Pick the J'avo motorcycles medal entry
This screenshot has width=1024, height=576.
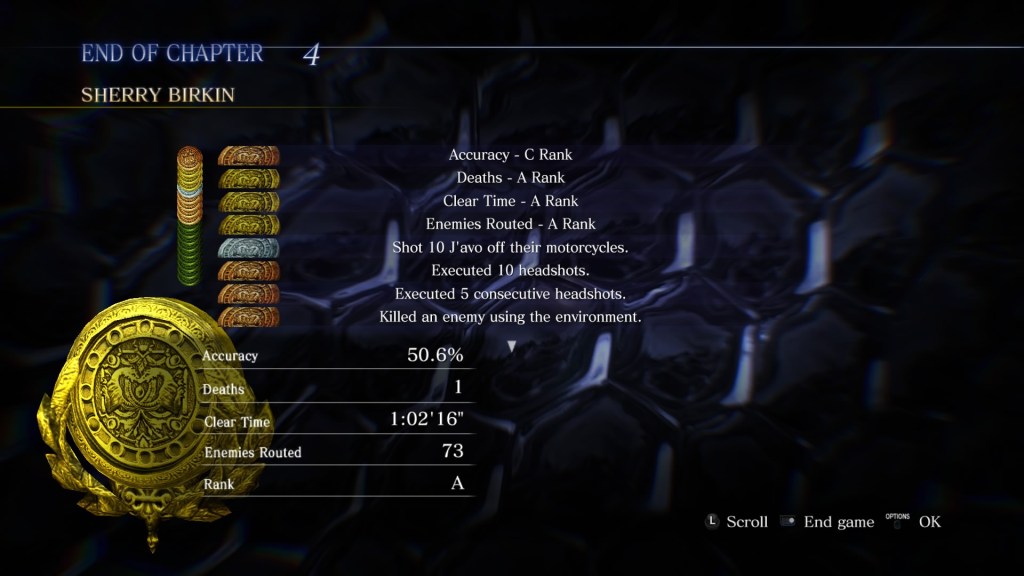[x=510, y=247]
